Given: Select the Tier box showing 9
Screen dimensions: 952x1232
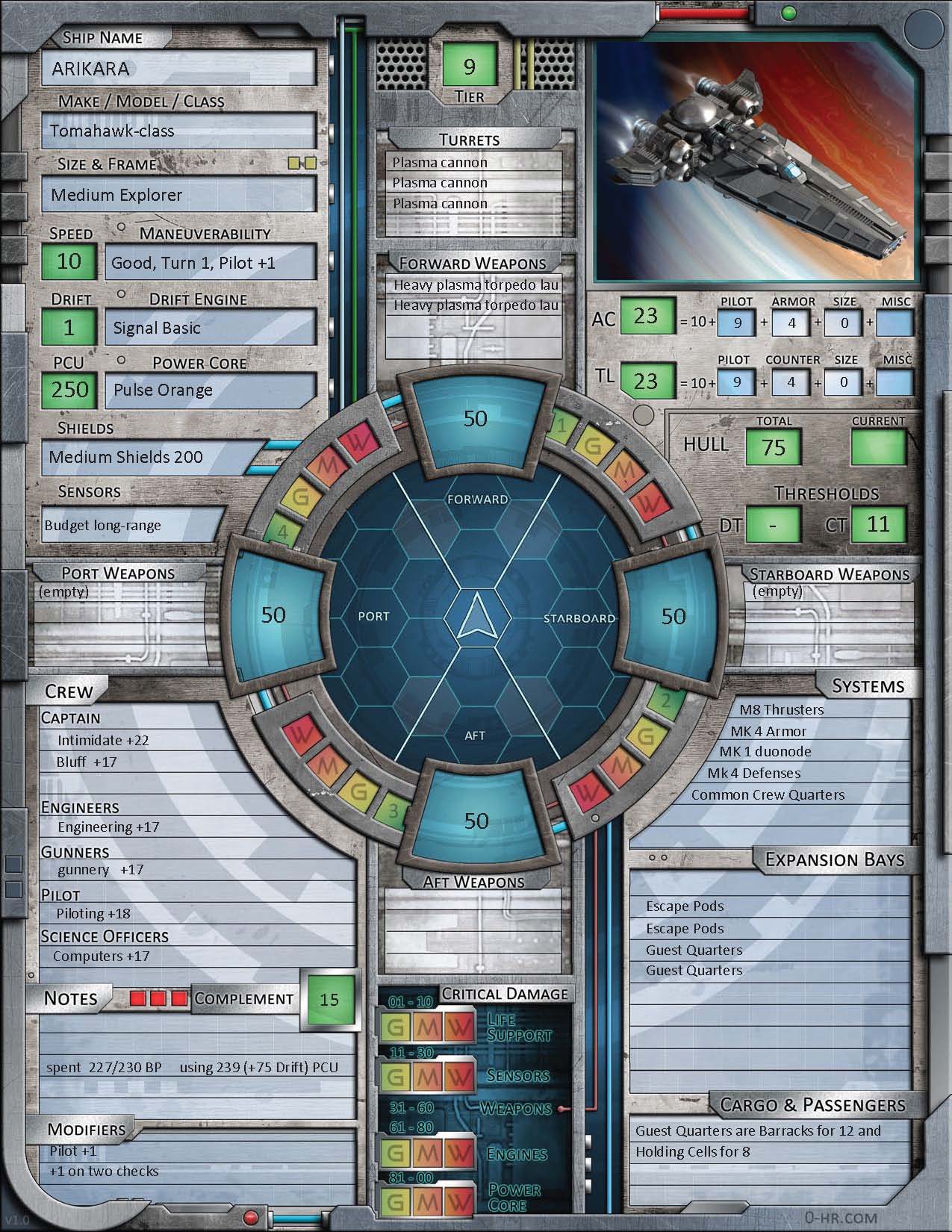Looking at the screenshot, I should click(x=469, y=67).
